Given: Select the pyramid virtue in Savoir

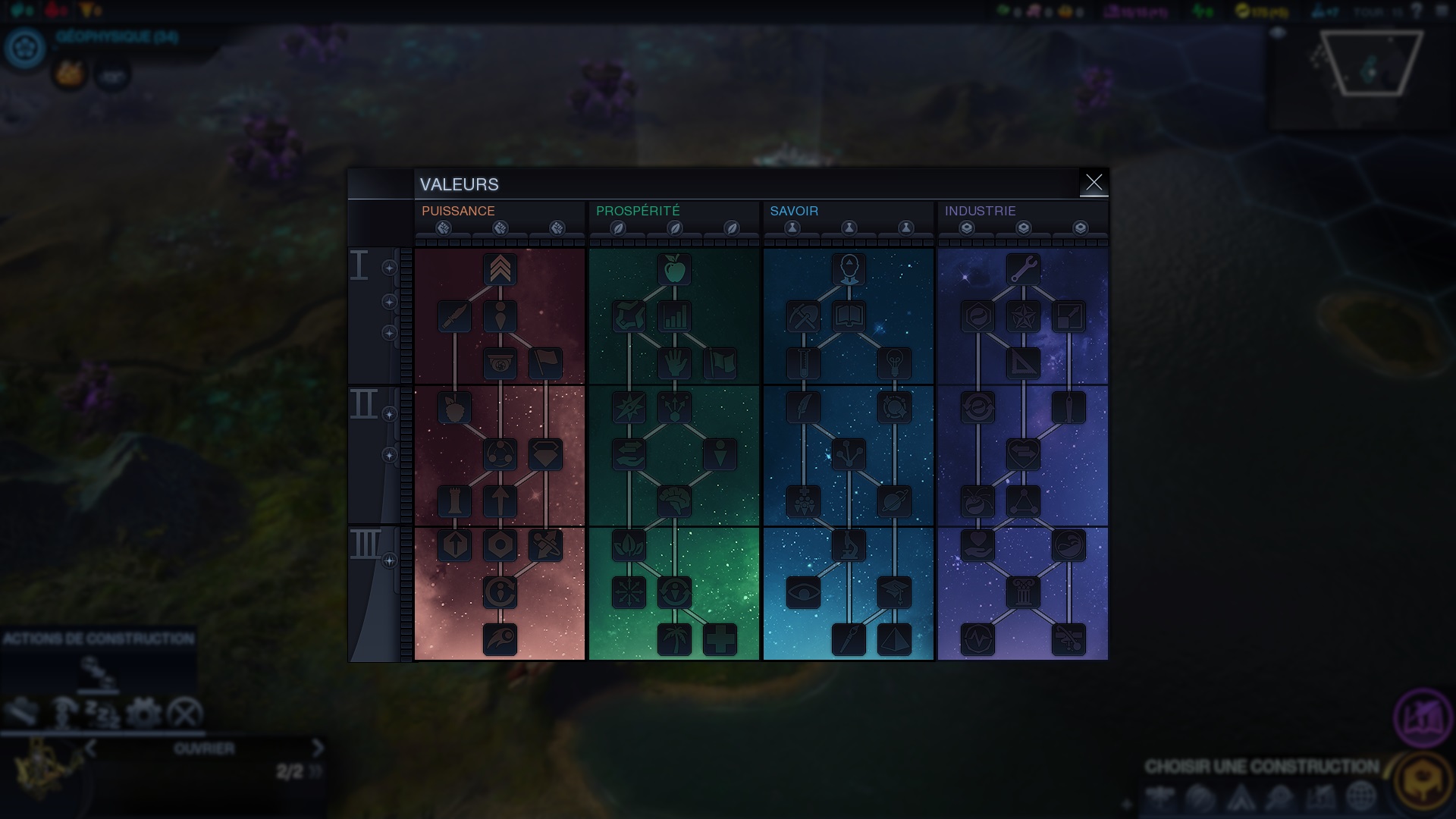Looking at the screenshot, I should (x=894, y=639).
